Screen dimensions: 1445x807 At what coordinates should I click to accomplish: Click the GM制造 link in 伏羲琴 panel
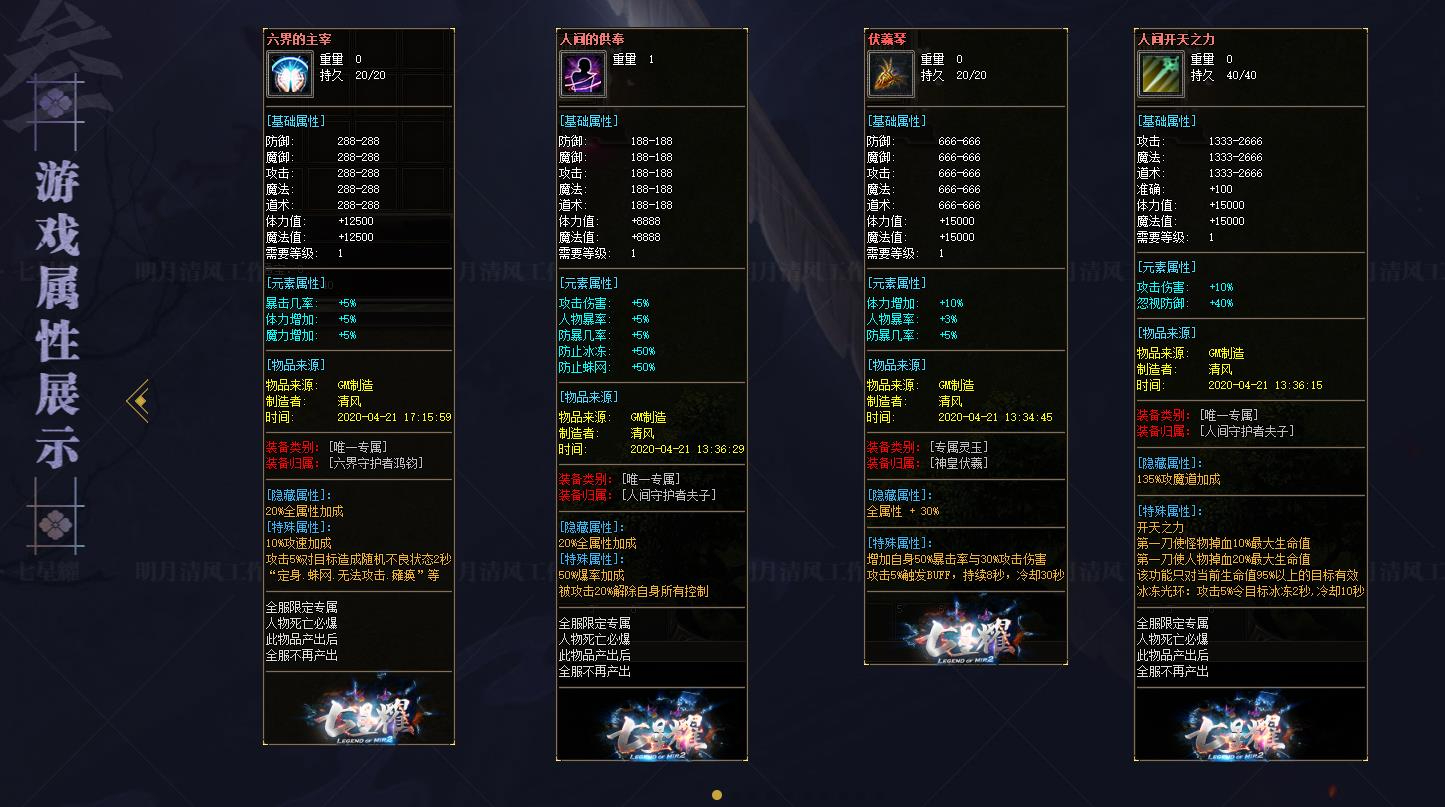click(957, 384)
